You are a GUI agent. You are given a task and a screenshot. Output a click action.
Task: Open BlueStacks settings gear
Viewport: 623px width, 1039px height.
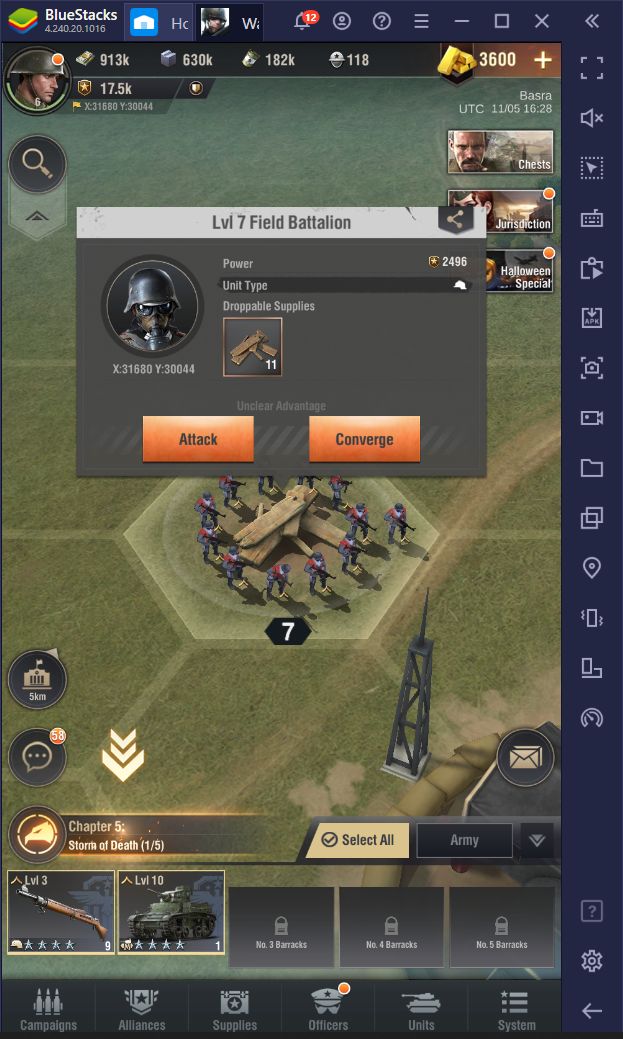point(592,961)
